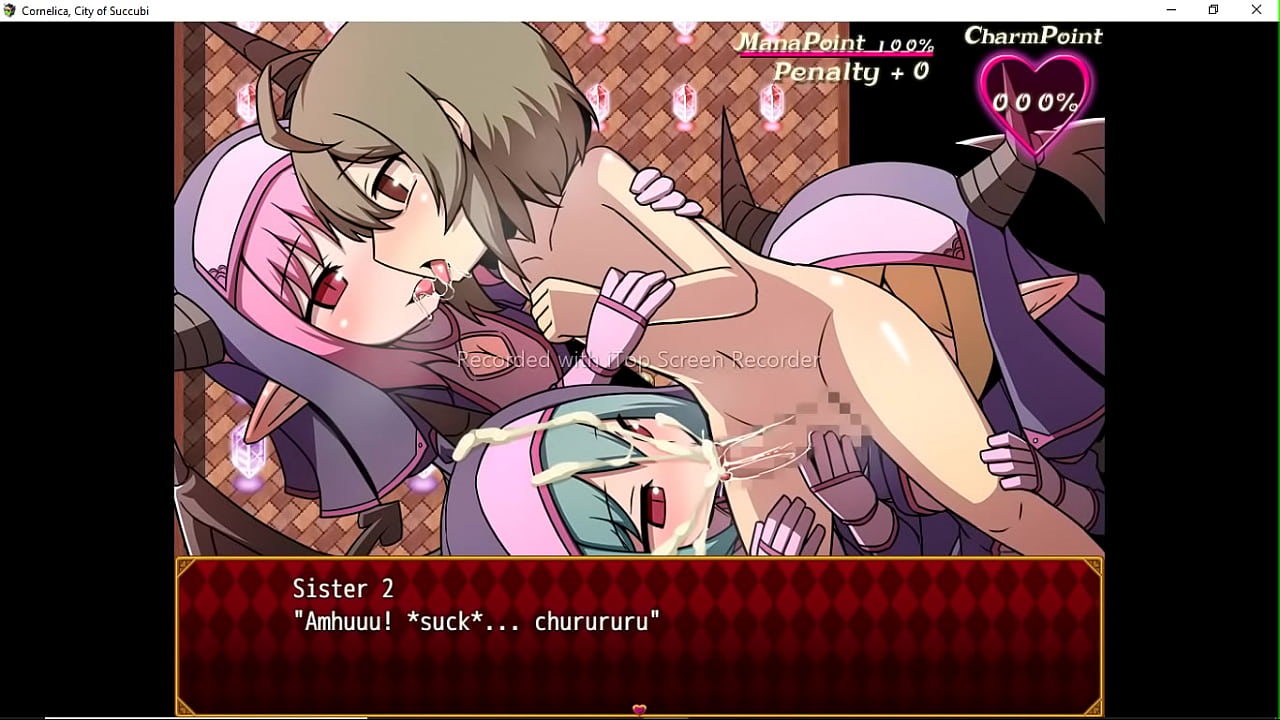Click the quotation dialogue line in the message window
This screenshot has height=720, width=1280.
(477, 620)
